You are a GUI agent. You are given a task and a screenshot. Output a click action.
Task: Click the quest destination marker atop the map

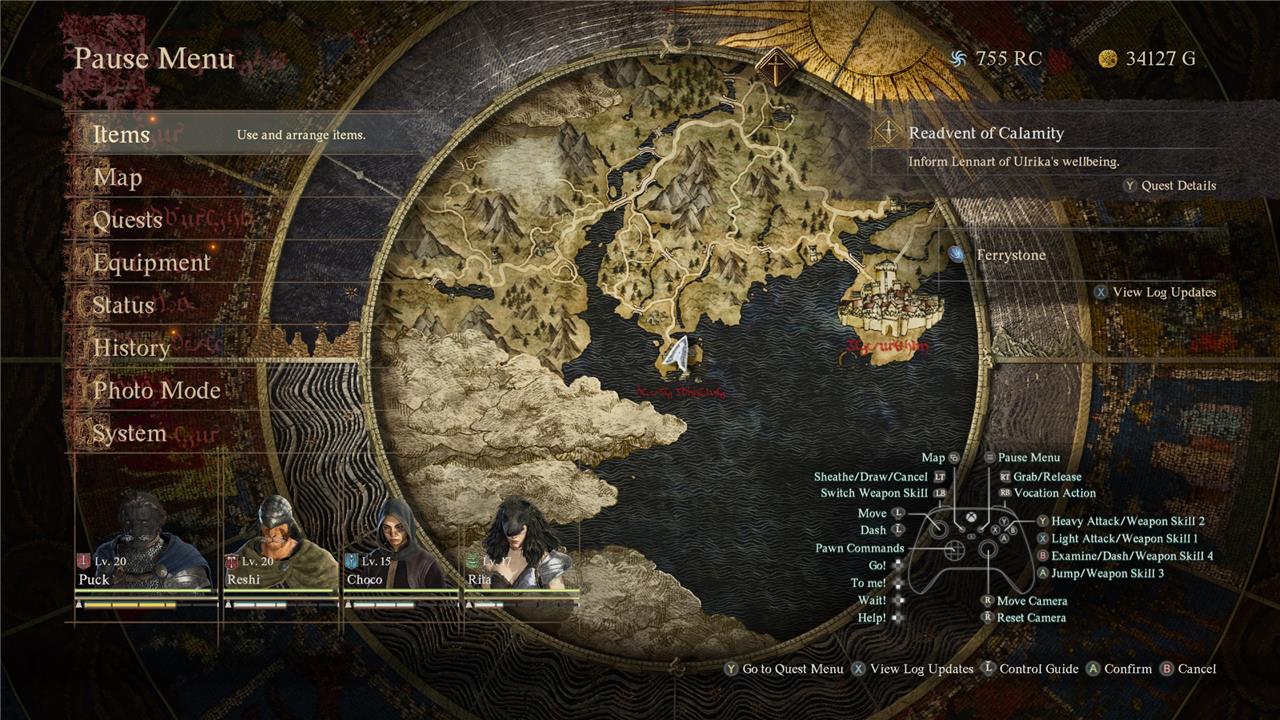coord(773,69)
